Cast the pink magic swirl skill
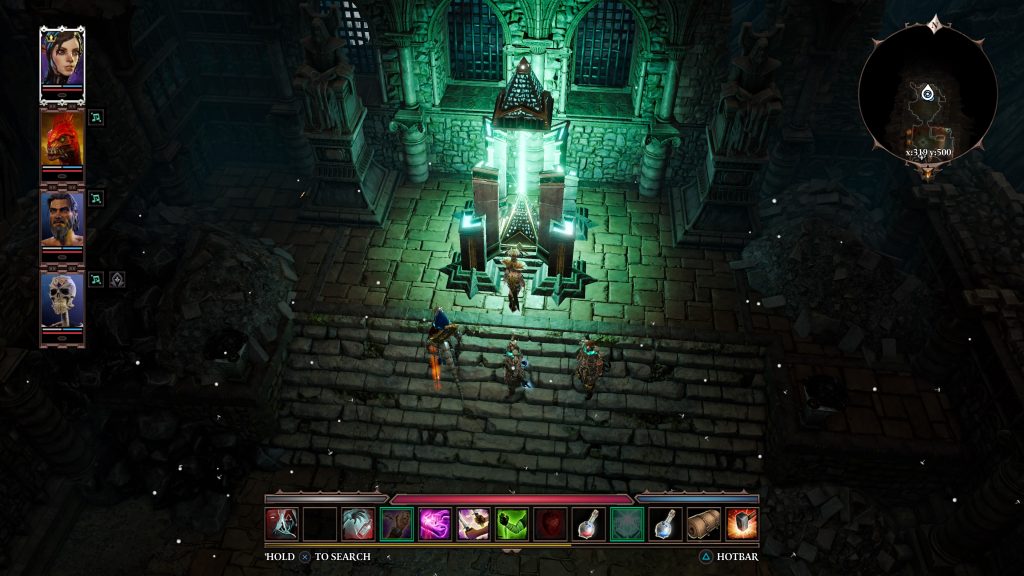 [435, 524]
